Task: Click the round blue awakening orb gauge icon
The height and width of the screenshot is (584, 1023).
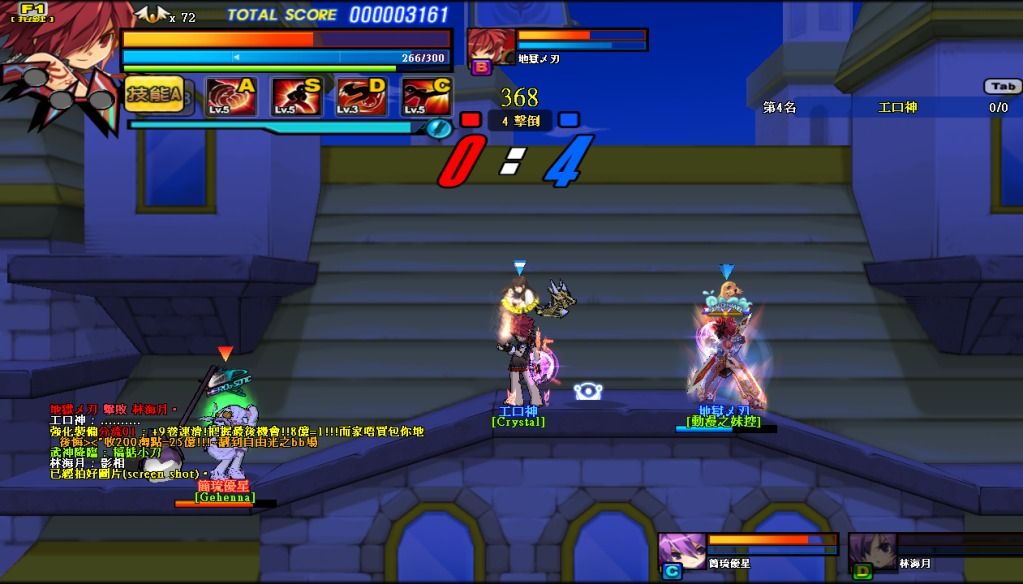Action: point(439,127)
